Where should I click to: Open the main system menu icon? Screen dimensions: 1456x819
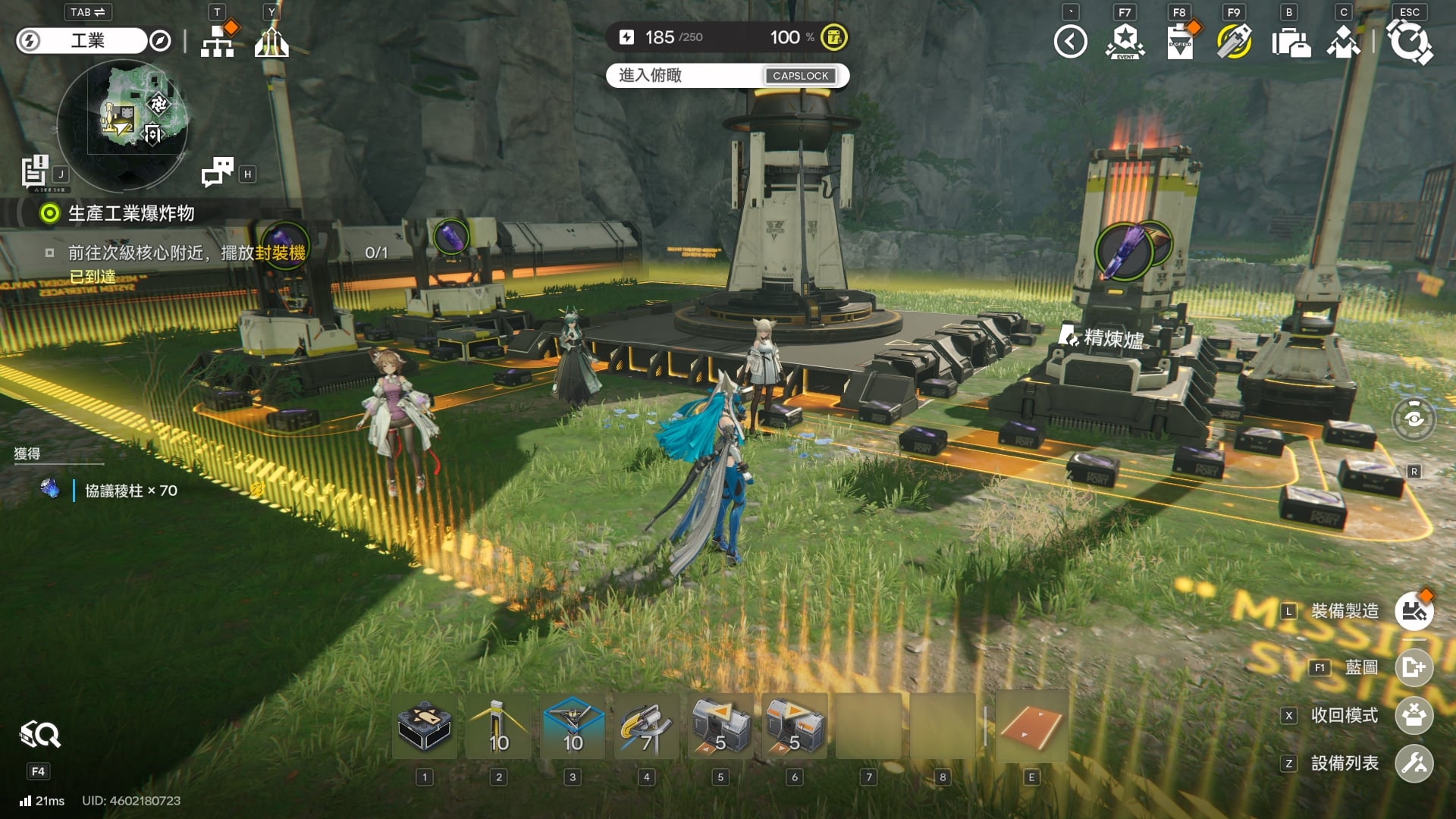tap(1409, 42)
